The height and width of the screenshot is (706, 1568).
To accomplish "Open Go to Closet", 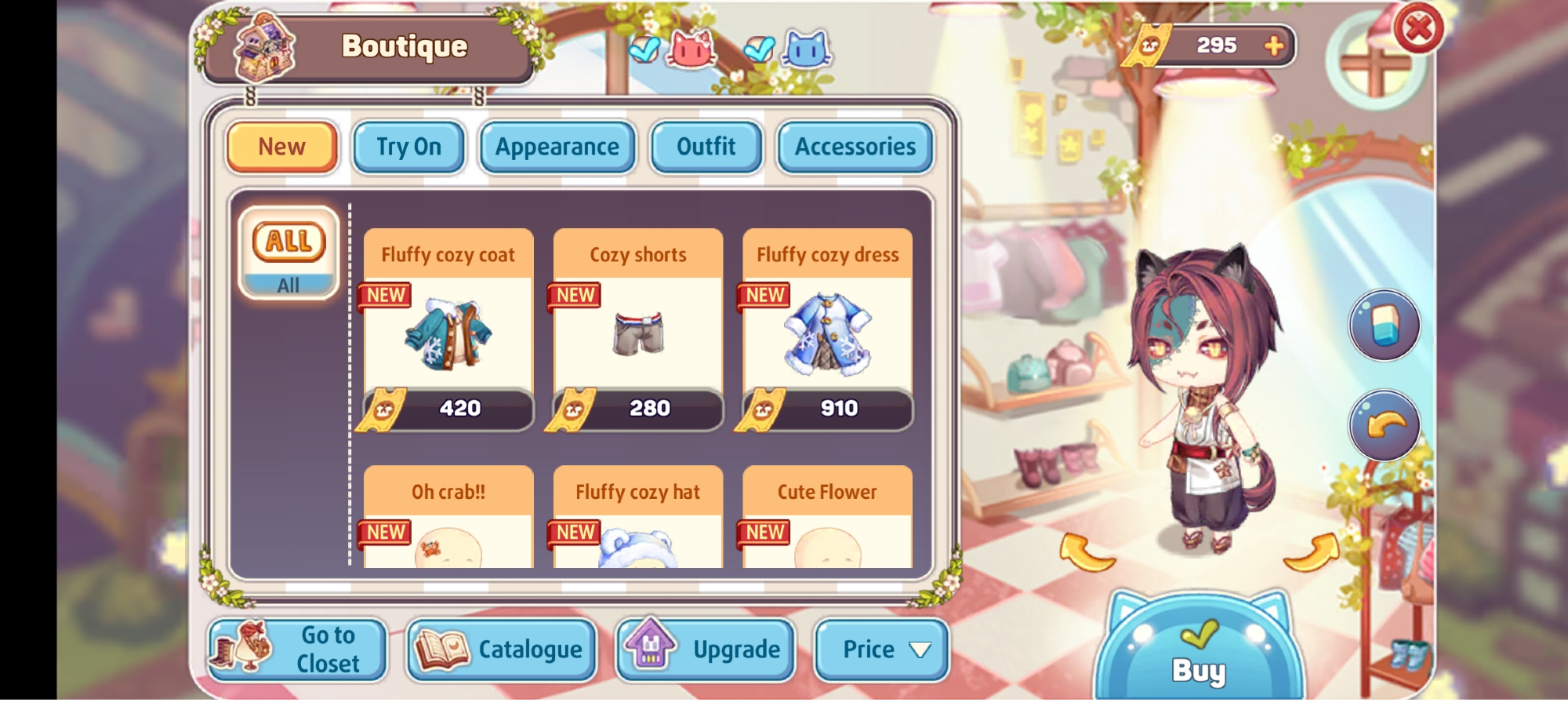I will click(298, 650).
